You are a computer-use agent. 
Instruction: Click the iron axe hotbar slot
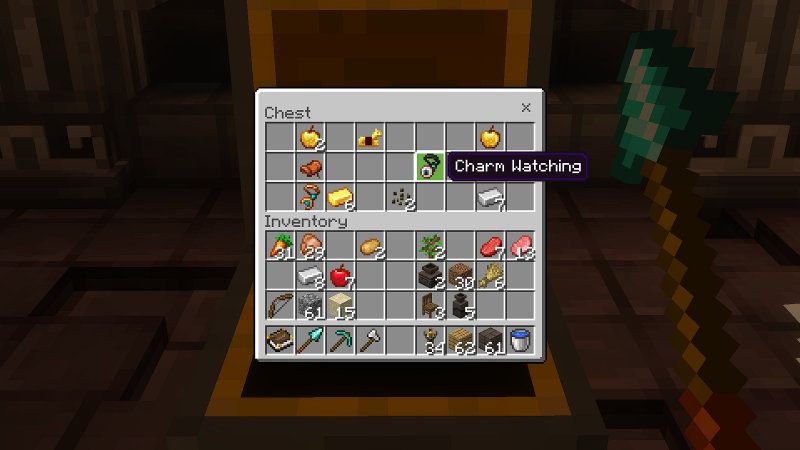(370, 341)
